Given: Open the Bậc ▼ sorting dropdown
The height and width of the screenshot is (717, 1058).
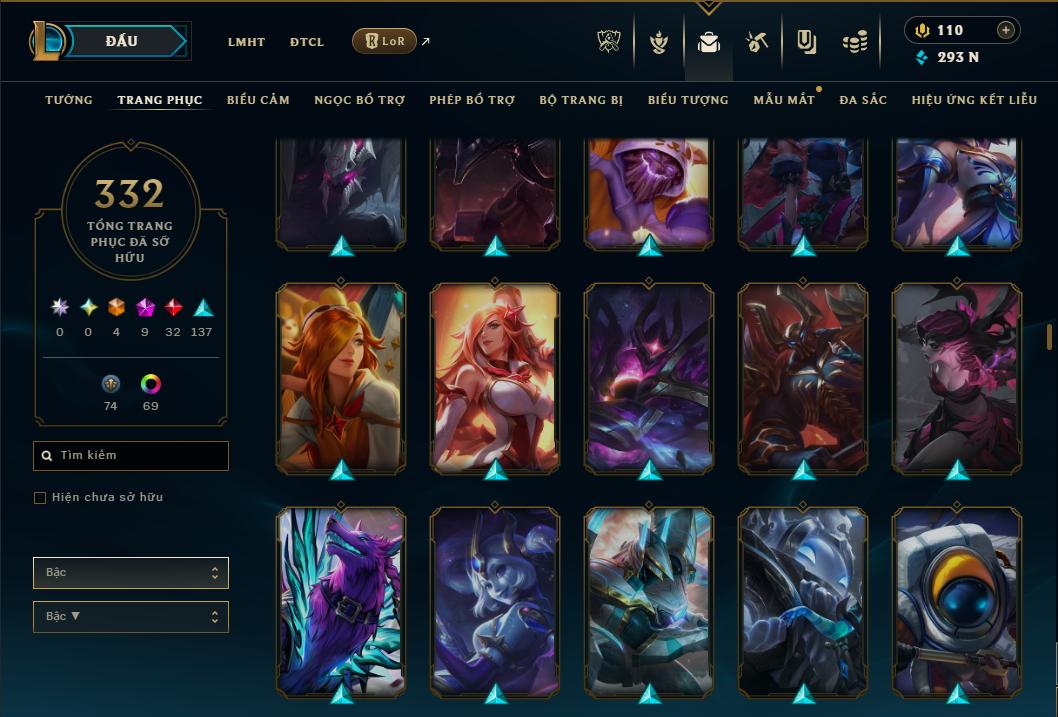Looking at the screenshot, I should [x=131, y=617].
